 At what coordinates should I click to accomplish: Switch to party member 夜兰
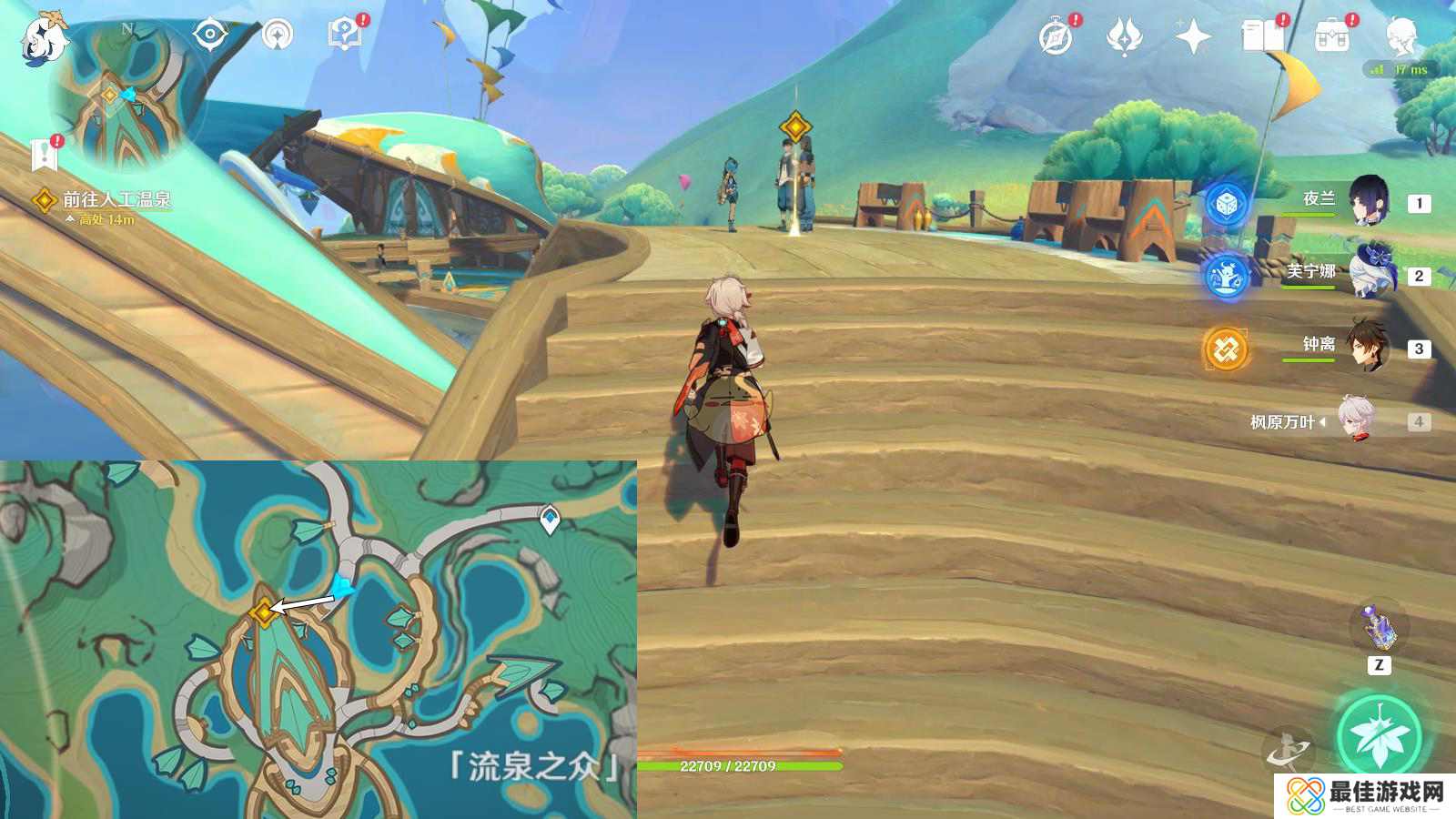point(1367,202)
